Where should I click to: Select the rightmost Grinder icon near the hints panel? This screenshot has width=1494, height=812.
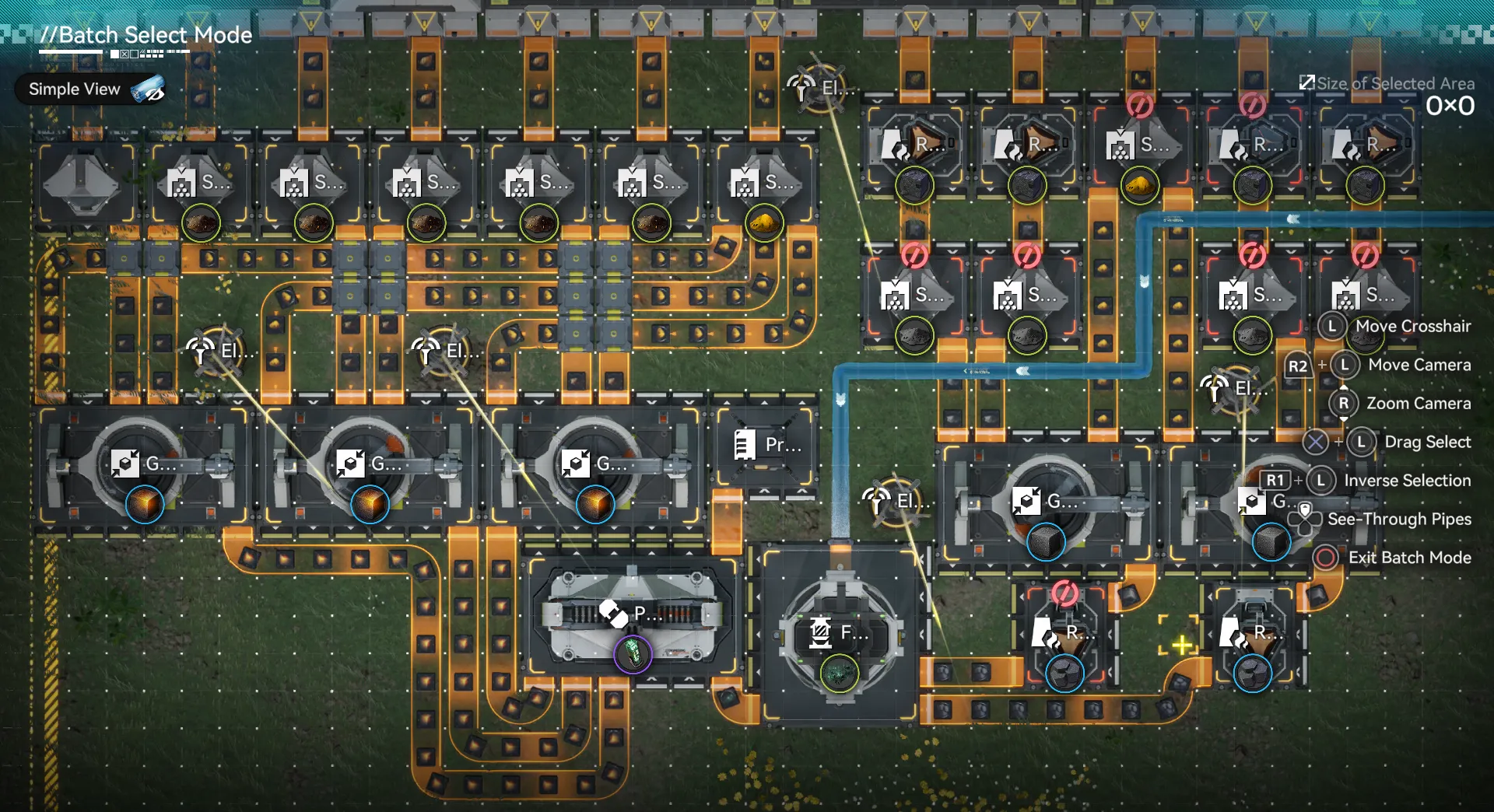pyautogui.click(x=1253, y=502)
